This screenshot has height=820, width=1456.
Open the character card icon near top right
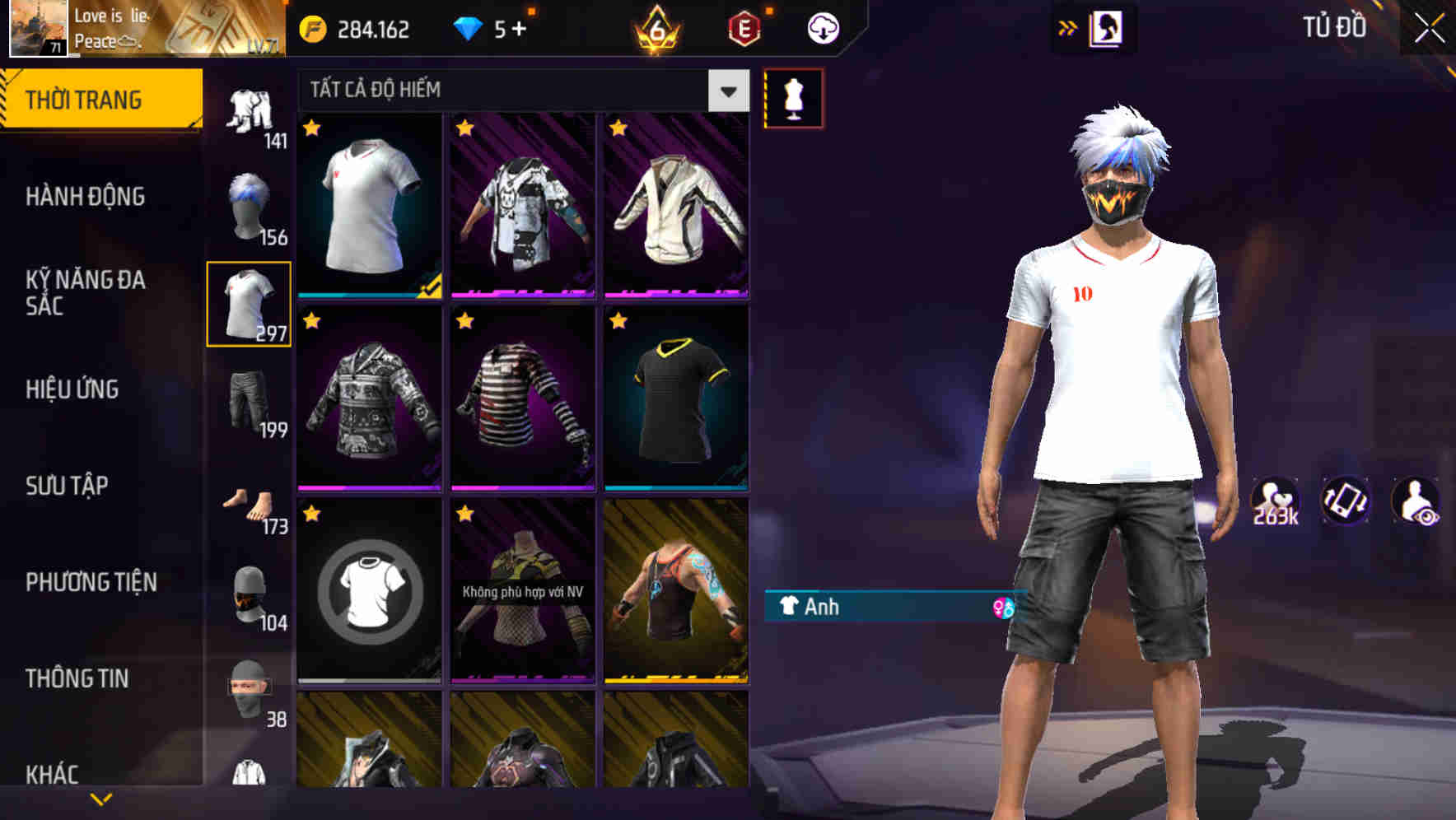(x=1108, y=27)
